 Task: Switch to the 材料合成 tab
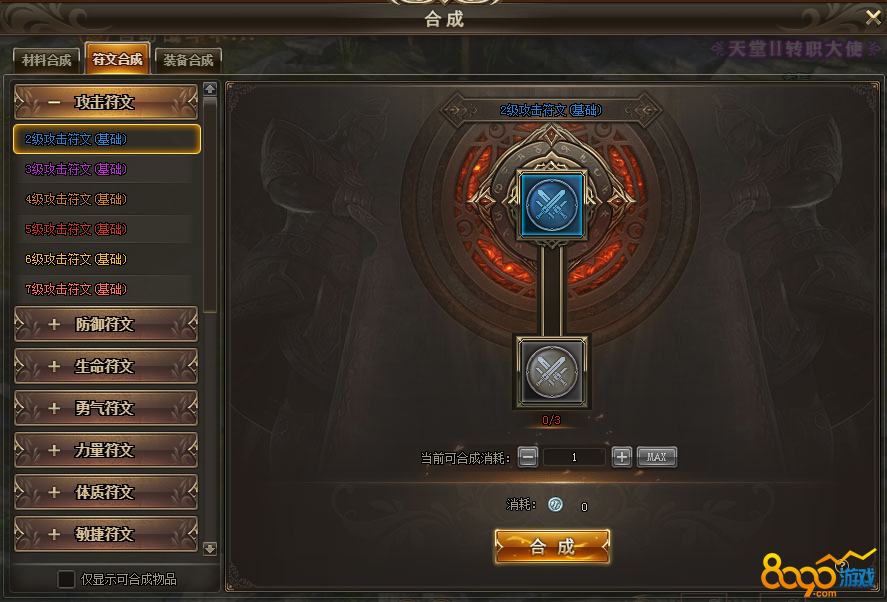coord(47,60)
